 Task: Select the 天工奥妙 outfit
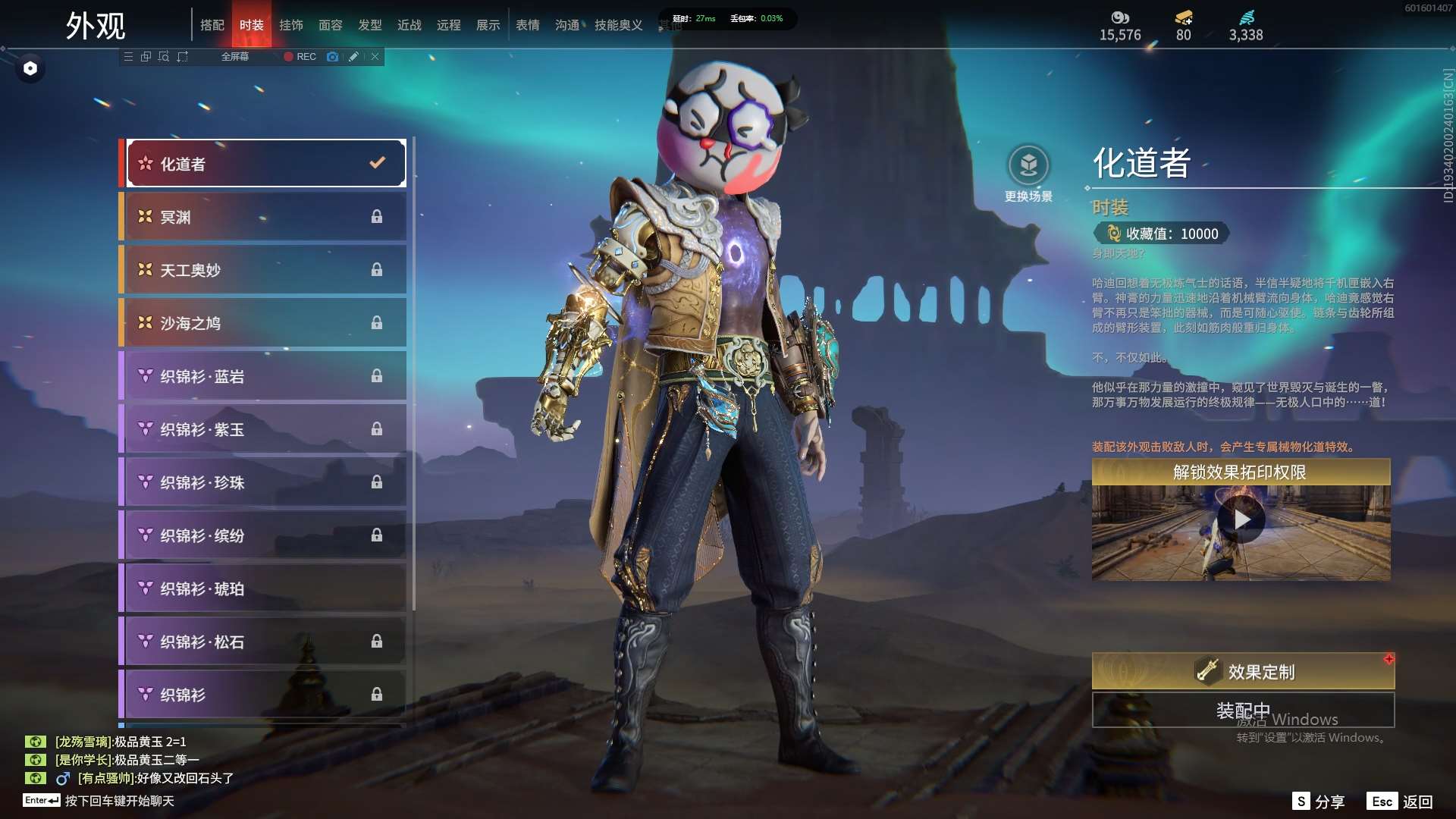point(265,270)
